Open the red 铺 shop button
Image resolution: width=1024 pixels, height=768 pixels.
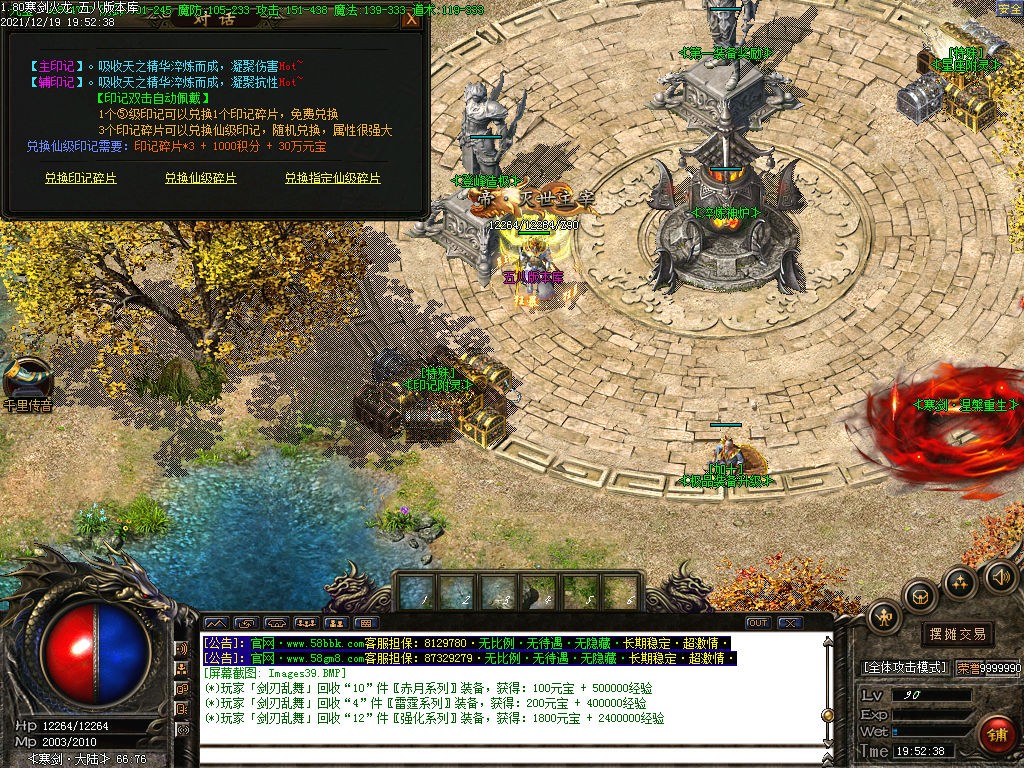(x=997, y=735)
